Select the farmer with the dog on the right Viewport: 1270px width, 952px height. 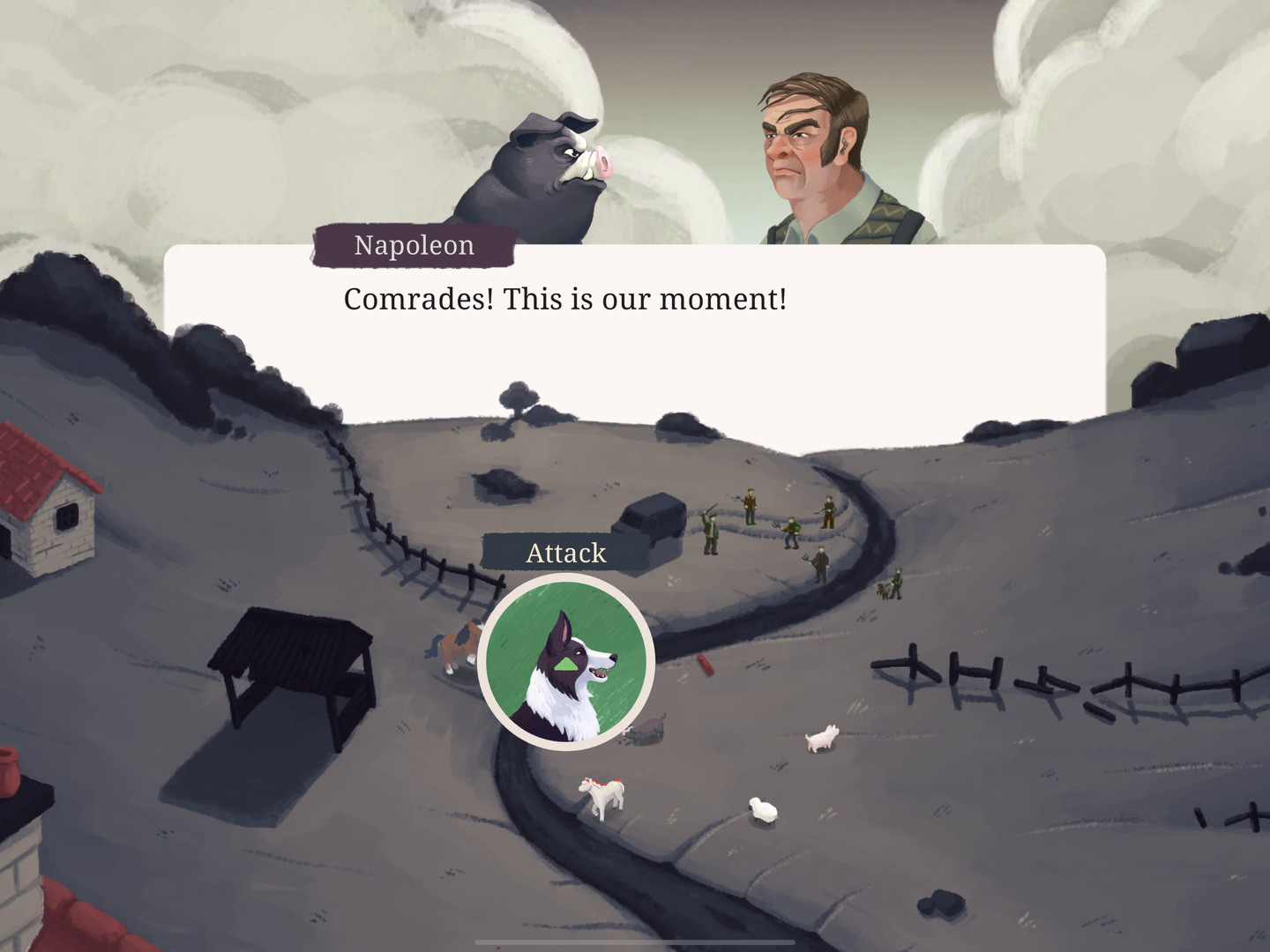coord(896,583)
